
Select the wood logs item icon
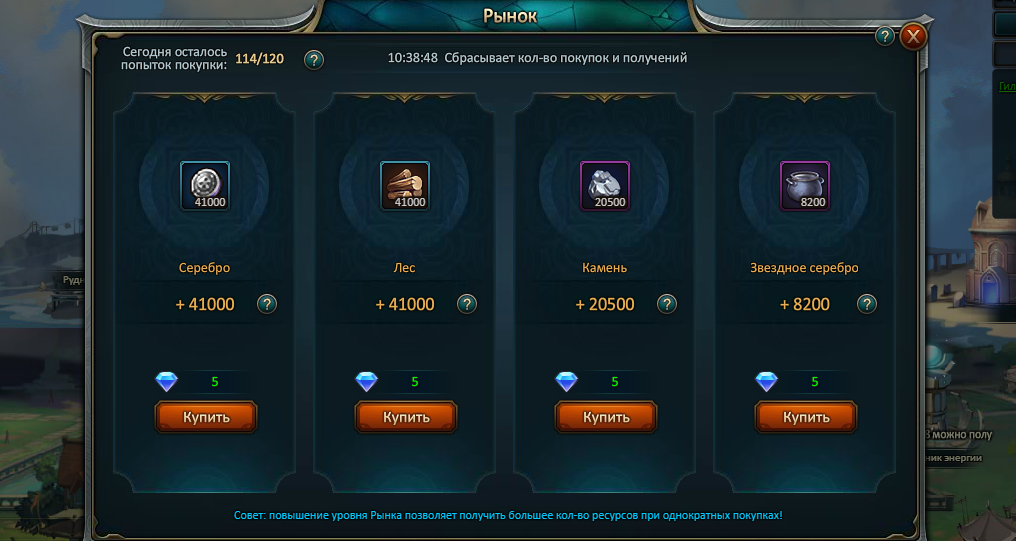click(x=405, y=186)
